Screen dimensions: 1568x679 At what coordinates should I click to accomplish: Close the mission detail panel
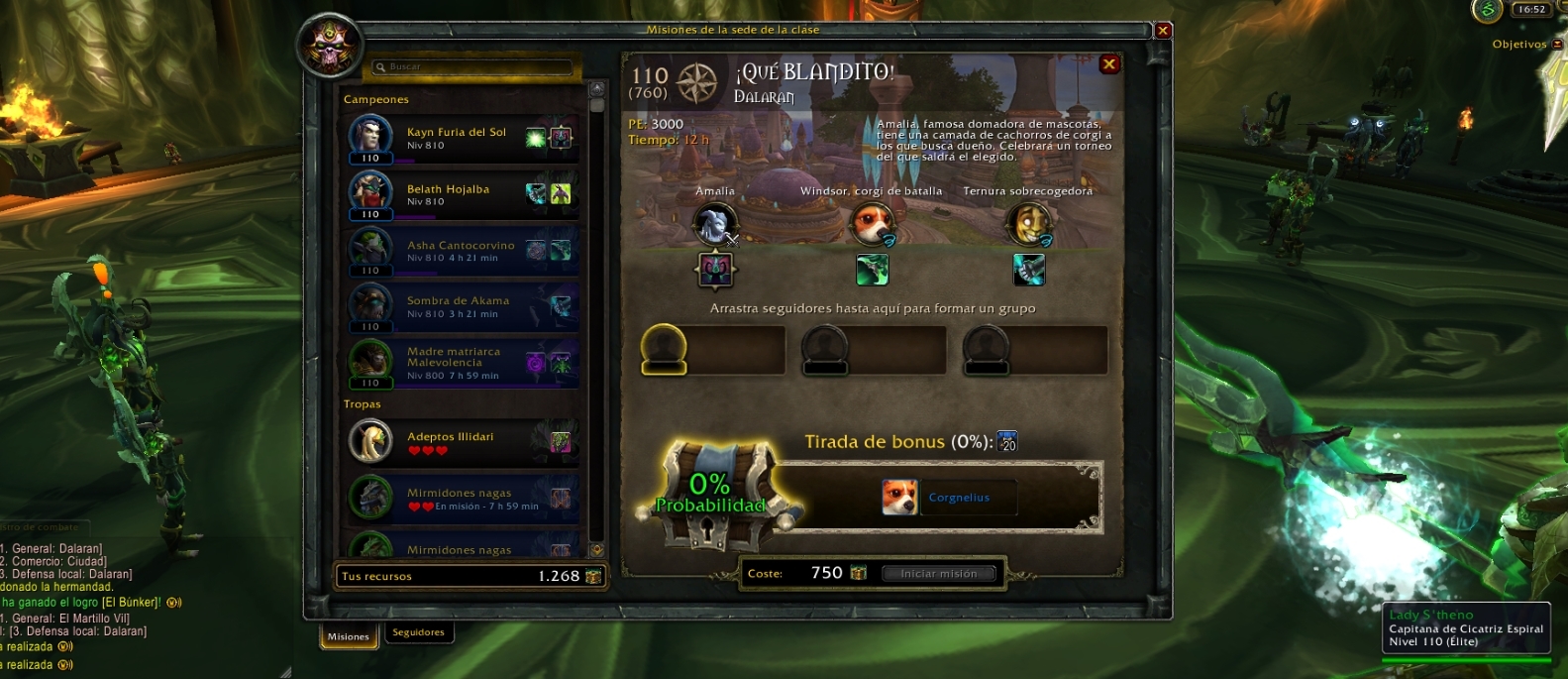(1109, 64)
